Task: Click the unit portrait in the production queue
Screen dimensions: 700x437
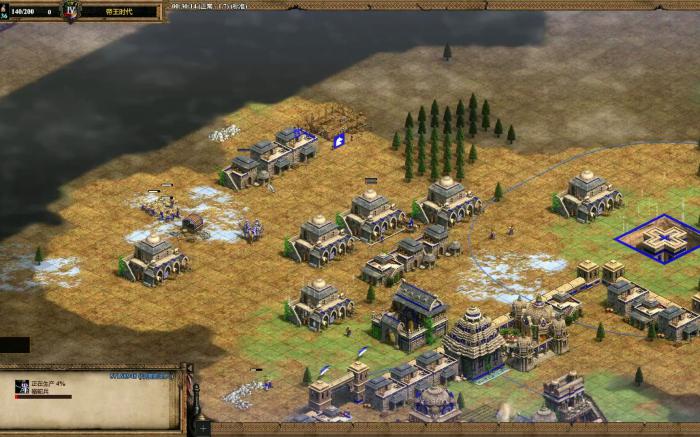Action: pos(22,386)
